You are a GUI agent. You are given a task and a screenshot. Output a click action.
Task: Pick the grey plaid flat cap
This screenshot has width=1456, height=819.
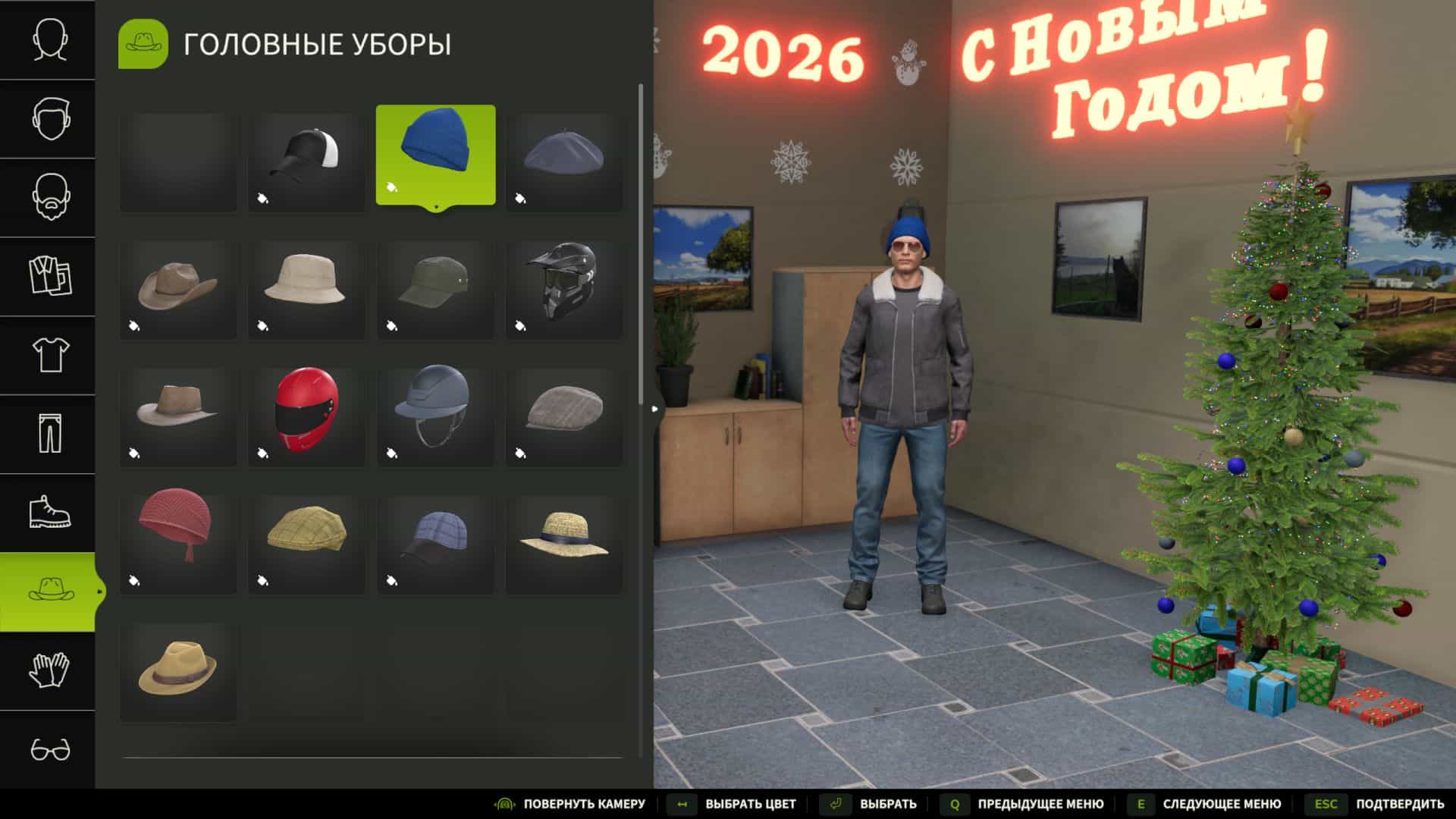(564, 416)
